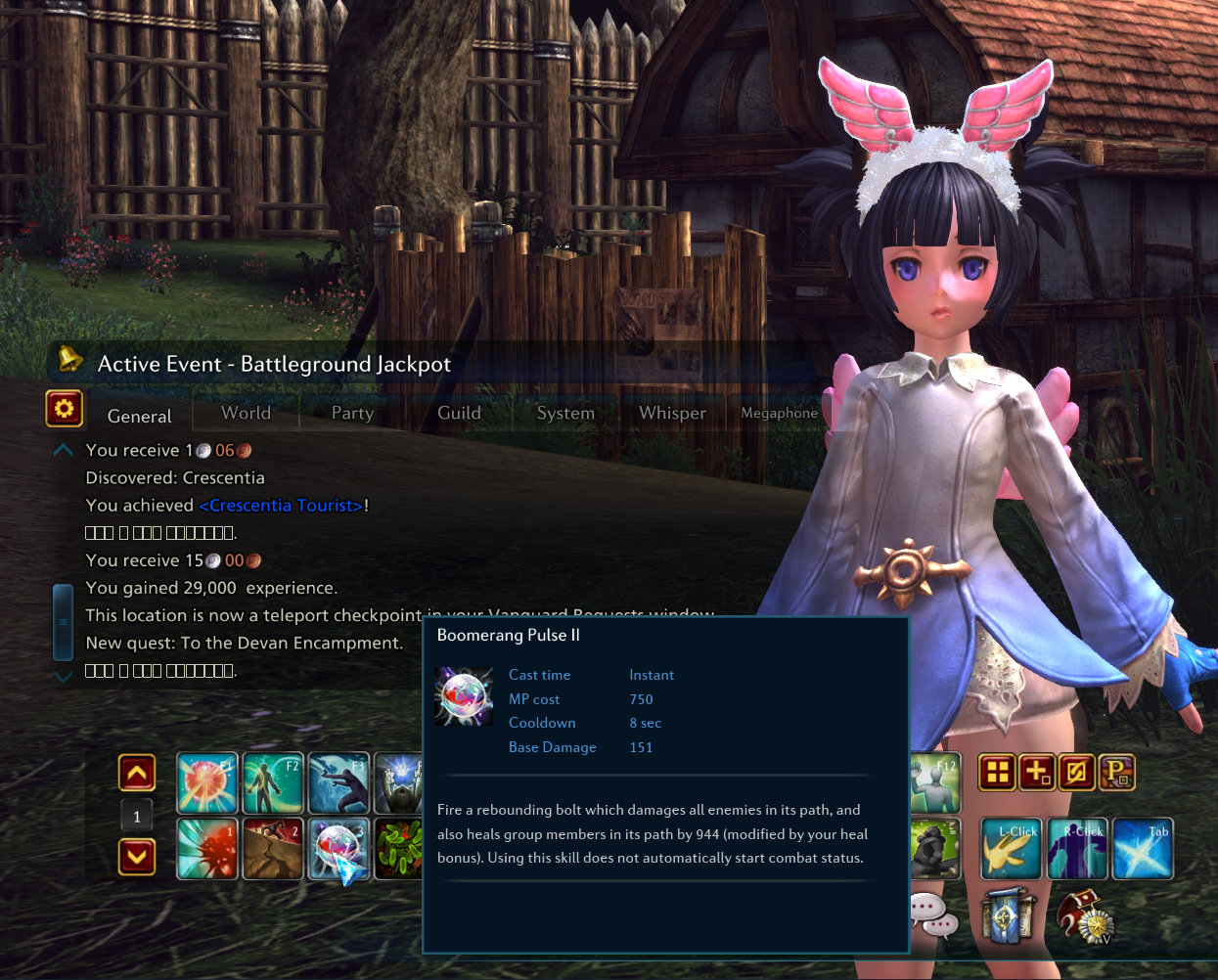Screen dimensions: 1218x980
Task: Click the hotbar page up arrow
Action: click(x=137, y=774)
